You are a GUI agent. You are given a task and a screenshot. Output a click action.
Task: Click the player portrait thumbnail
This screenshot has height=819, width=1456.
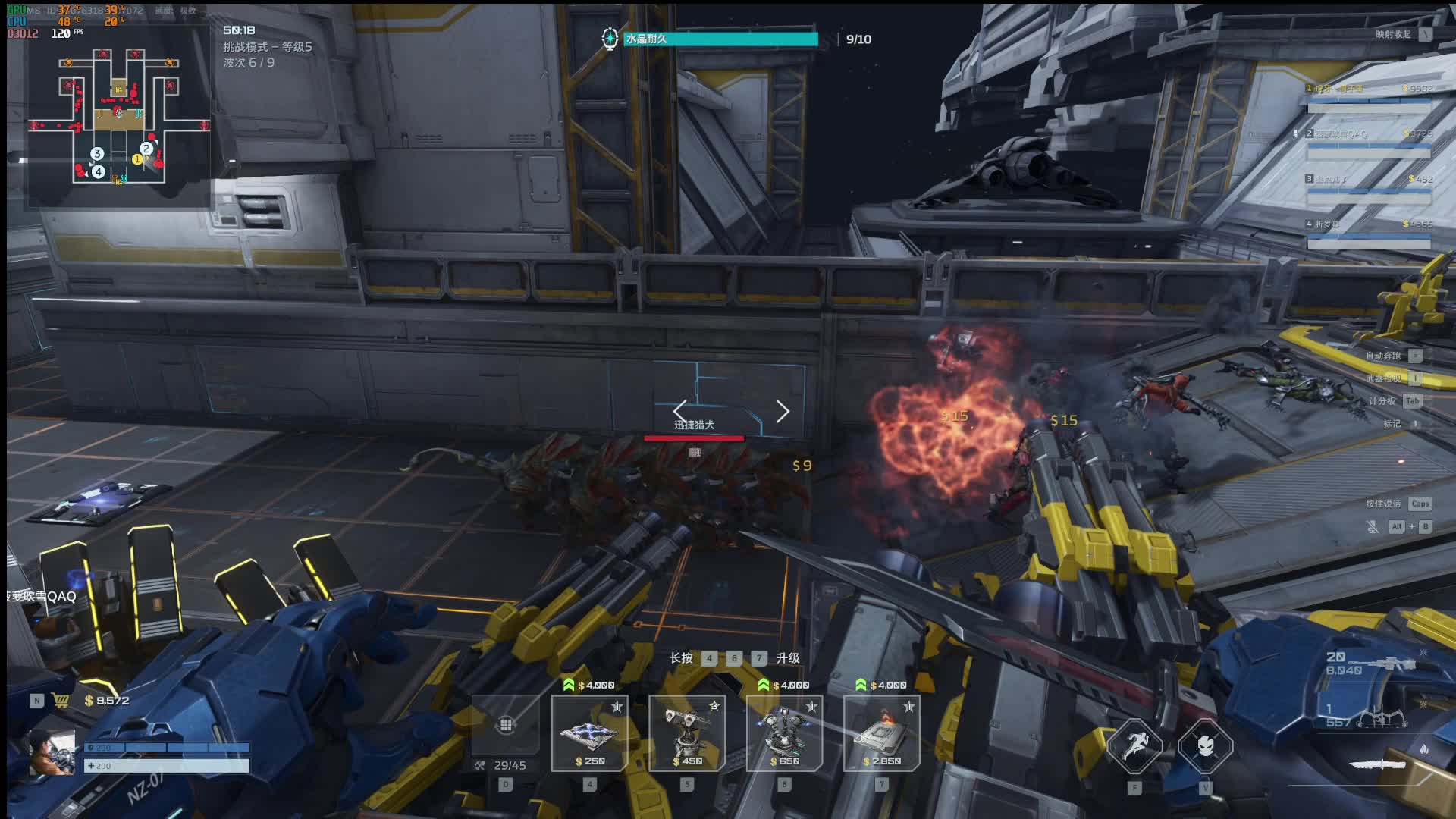[x=52, y=752]
